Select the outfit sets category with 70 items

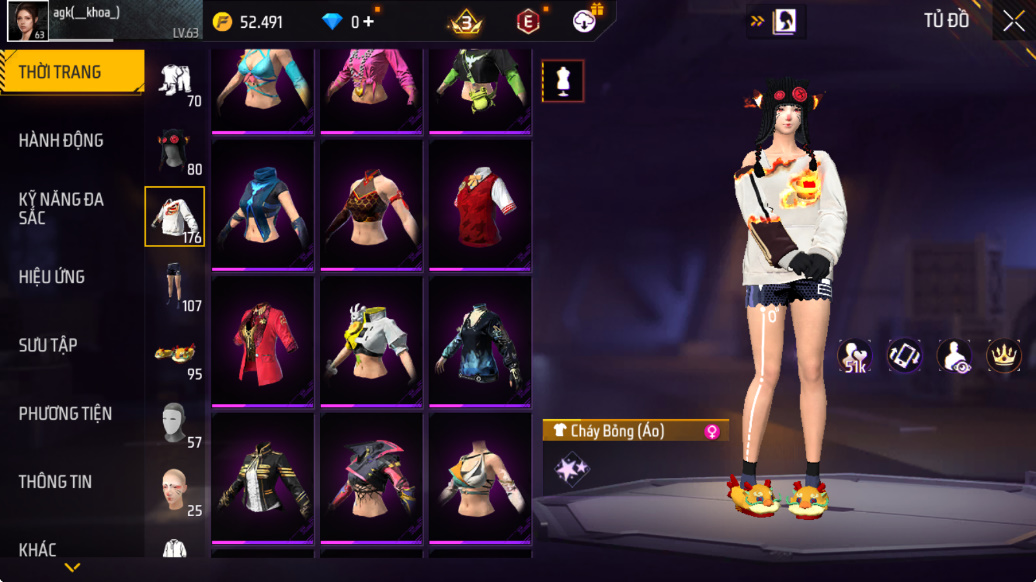point(176,81)
